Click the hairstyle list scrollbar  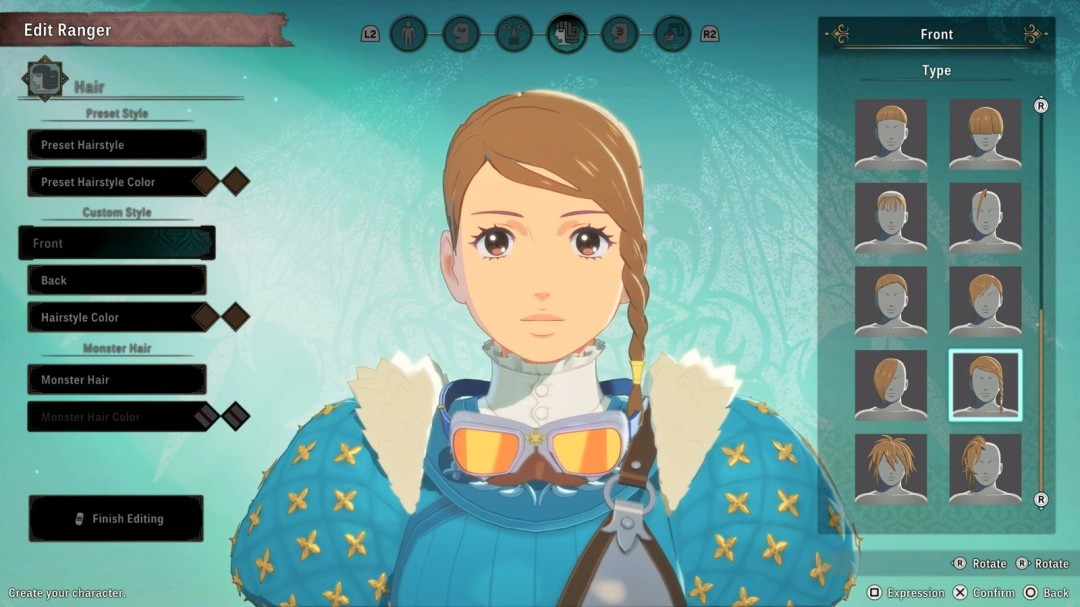(x=1041, y=300)
